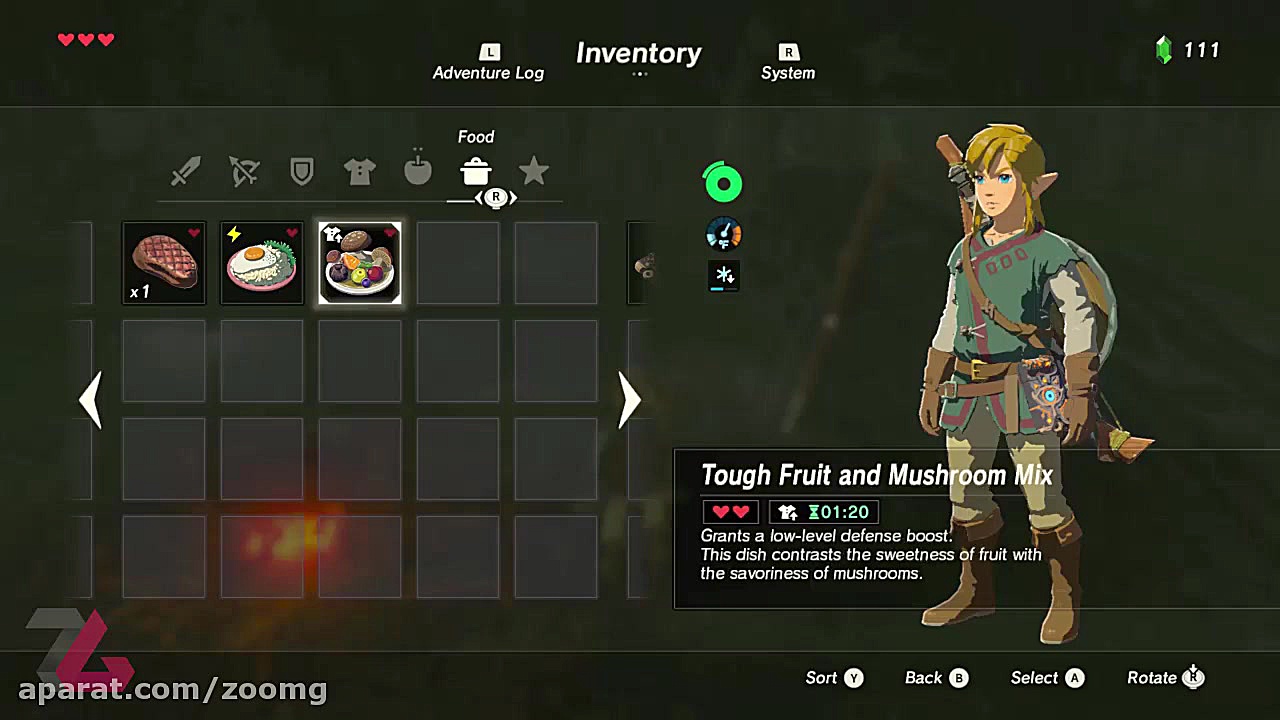Open the Adventure Log tab
This screenshot has height=720, width=1280.
(488, 62)
